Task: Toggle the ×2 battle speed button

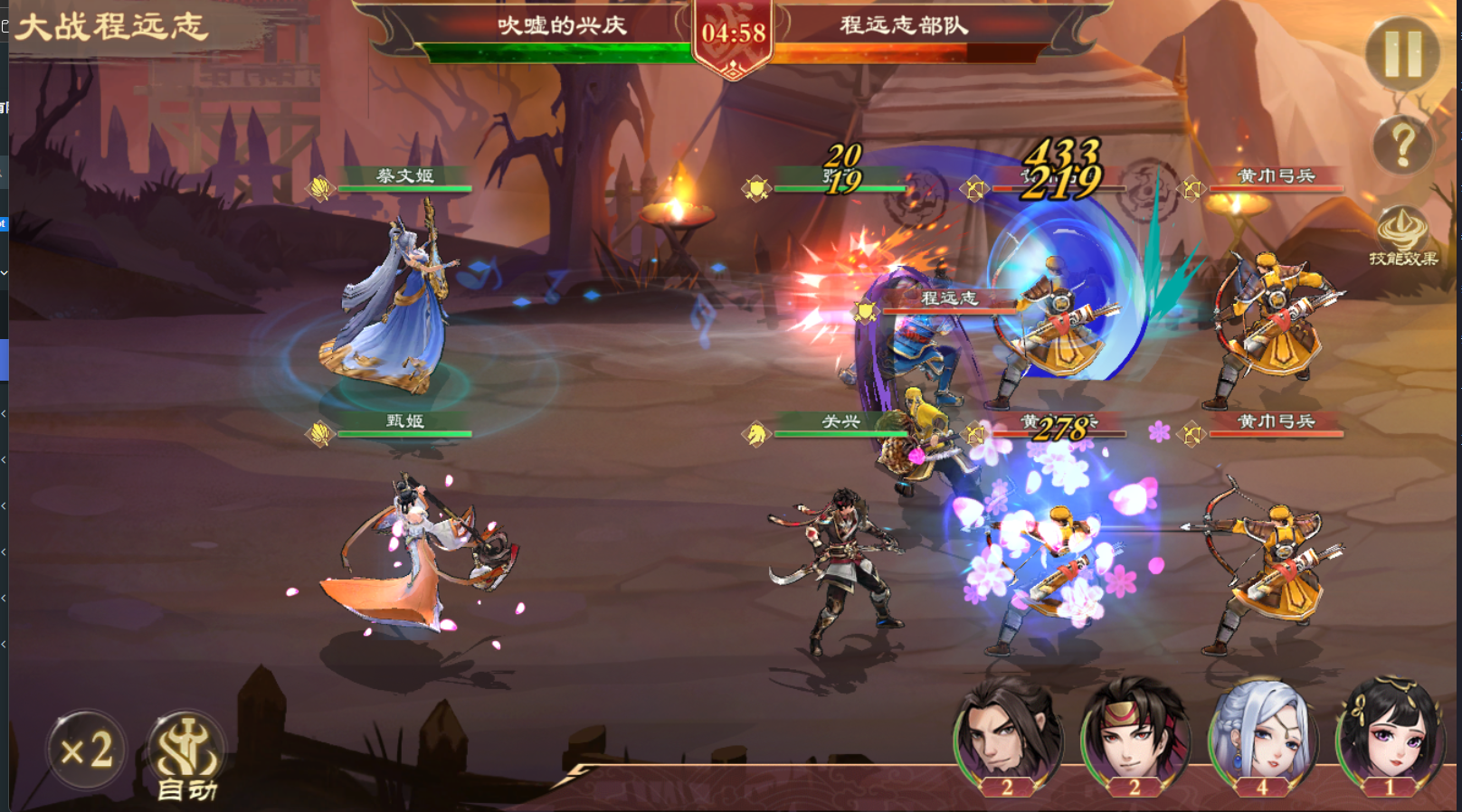Action: pos(87,750)
